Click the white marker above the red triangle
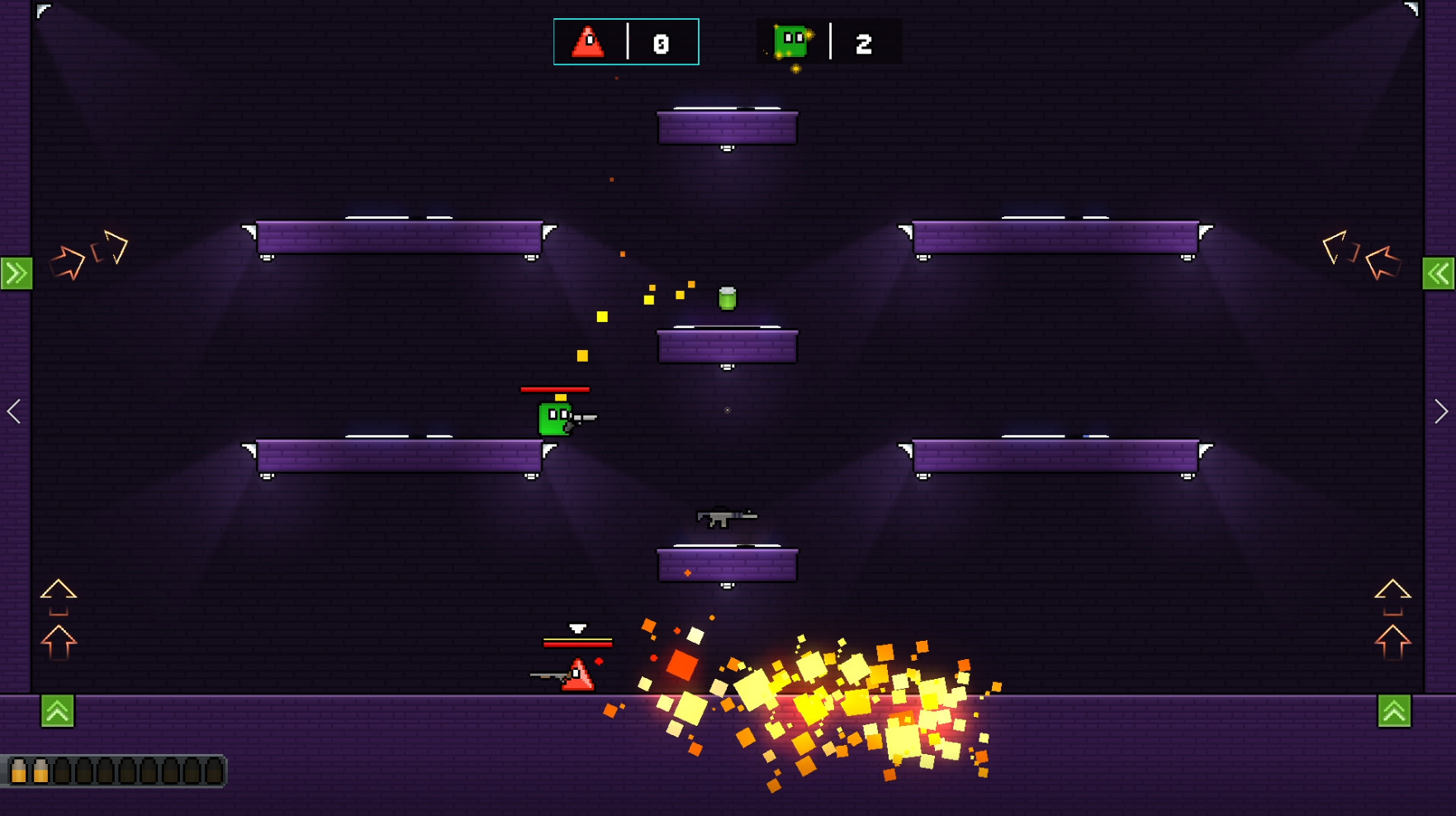 point(579,628)
